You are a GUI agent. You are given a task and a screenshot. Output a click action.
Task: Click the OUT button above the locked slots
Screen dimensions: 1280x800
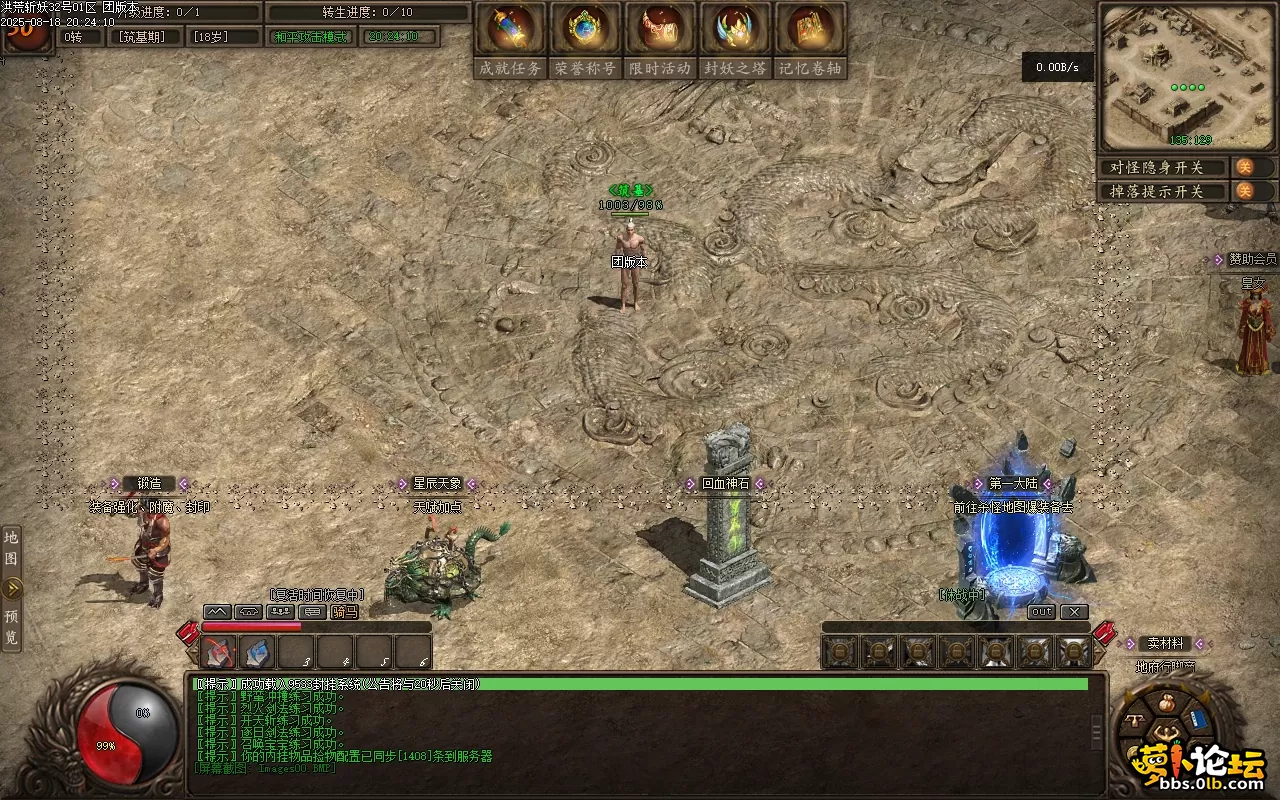pos(1041,612)
